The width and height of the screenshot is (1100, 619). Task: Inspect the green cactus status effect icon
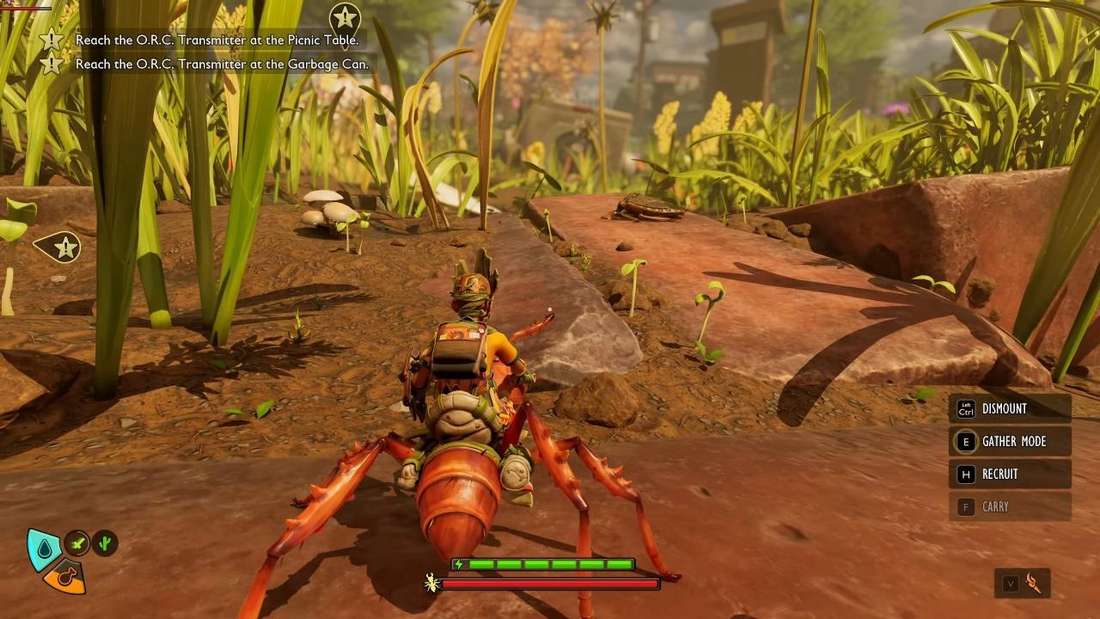coord(105,543)
